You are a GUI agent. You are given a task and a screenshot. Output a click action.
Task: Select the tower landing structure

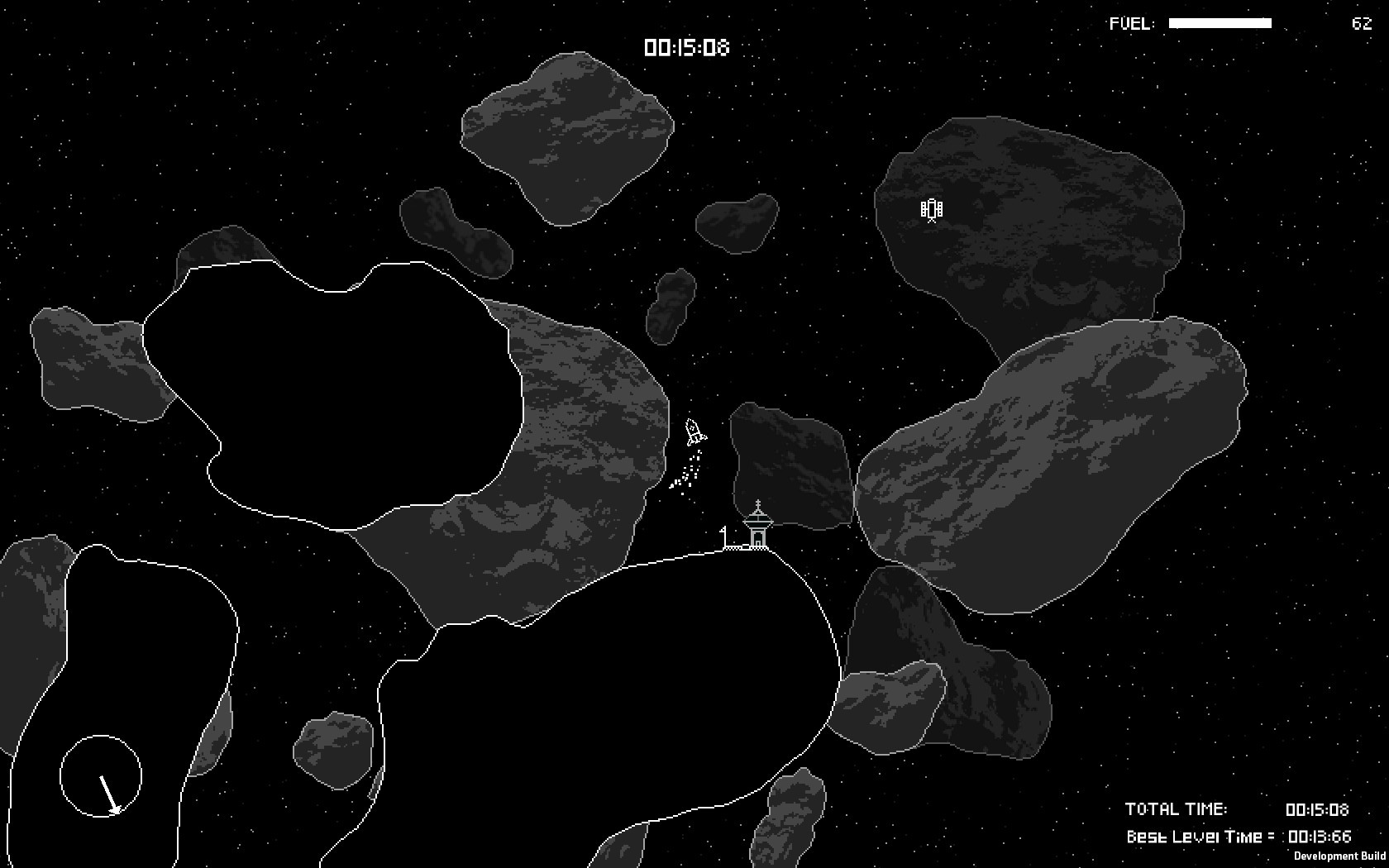(x=758, y=533)
